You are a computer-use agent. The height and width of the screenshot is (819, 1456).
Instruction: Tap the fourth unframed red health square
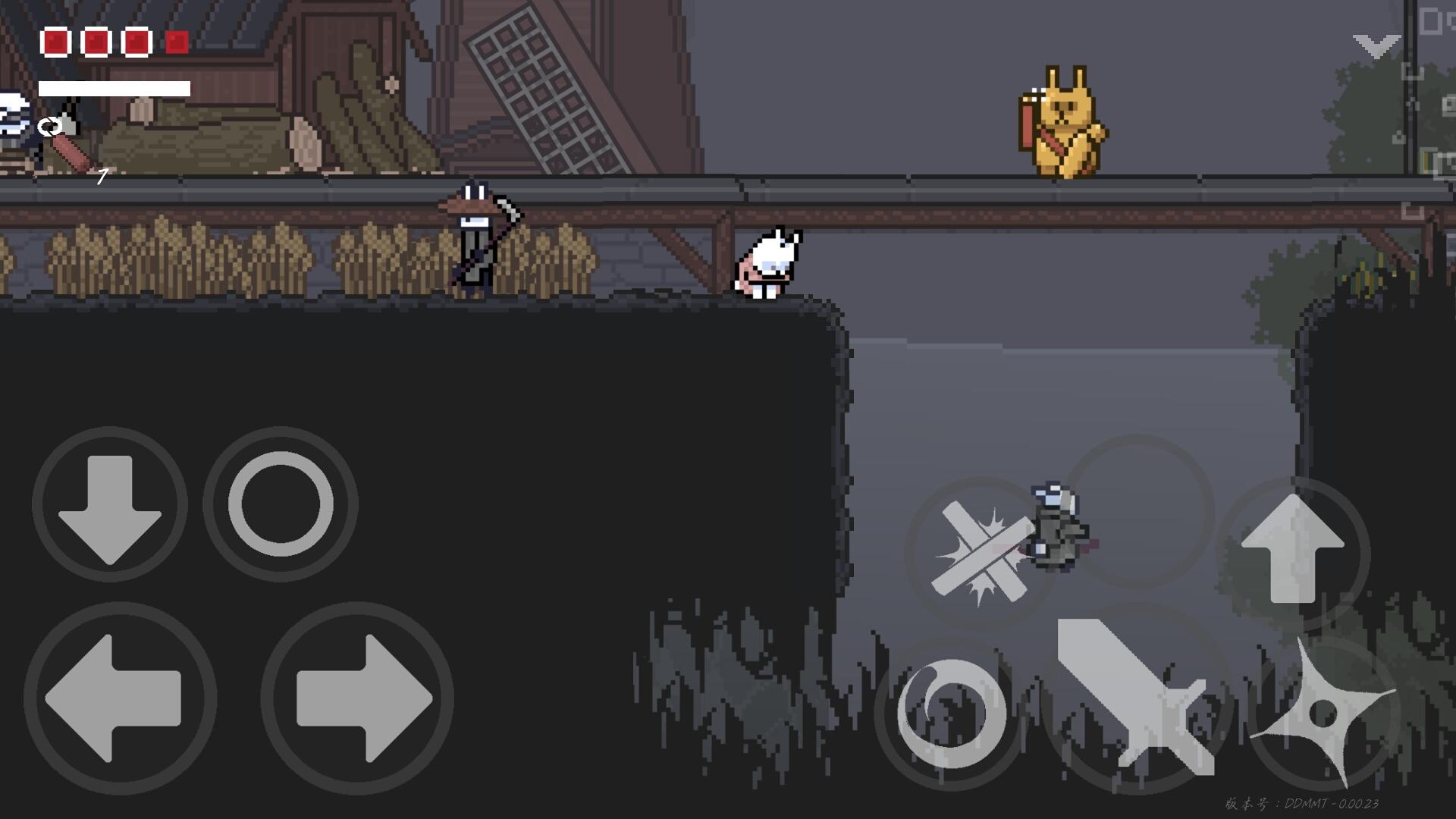click(177, 43)
